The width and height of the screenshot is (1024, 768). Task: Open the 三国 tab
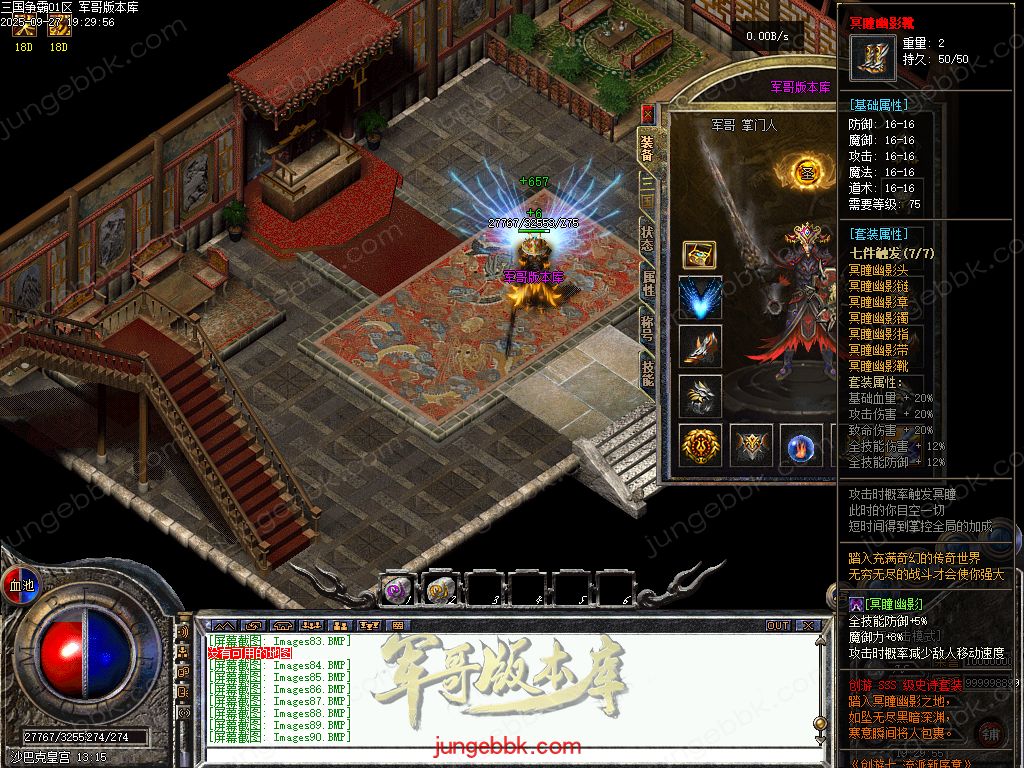click(x=647, y=193)
